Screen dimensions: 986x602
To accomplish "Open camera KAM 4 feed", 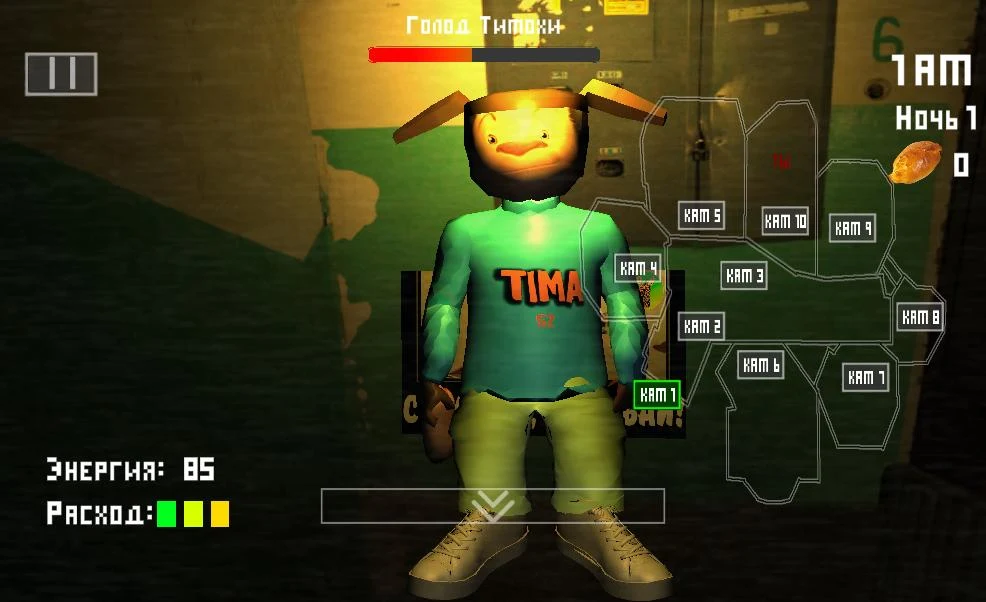I will [638, 267].
